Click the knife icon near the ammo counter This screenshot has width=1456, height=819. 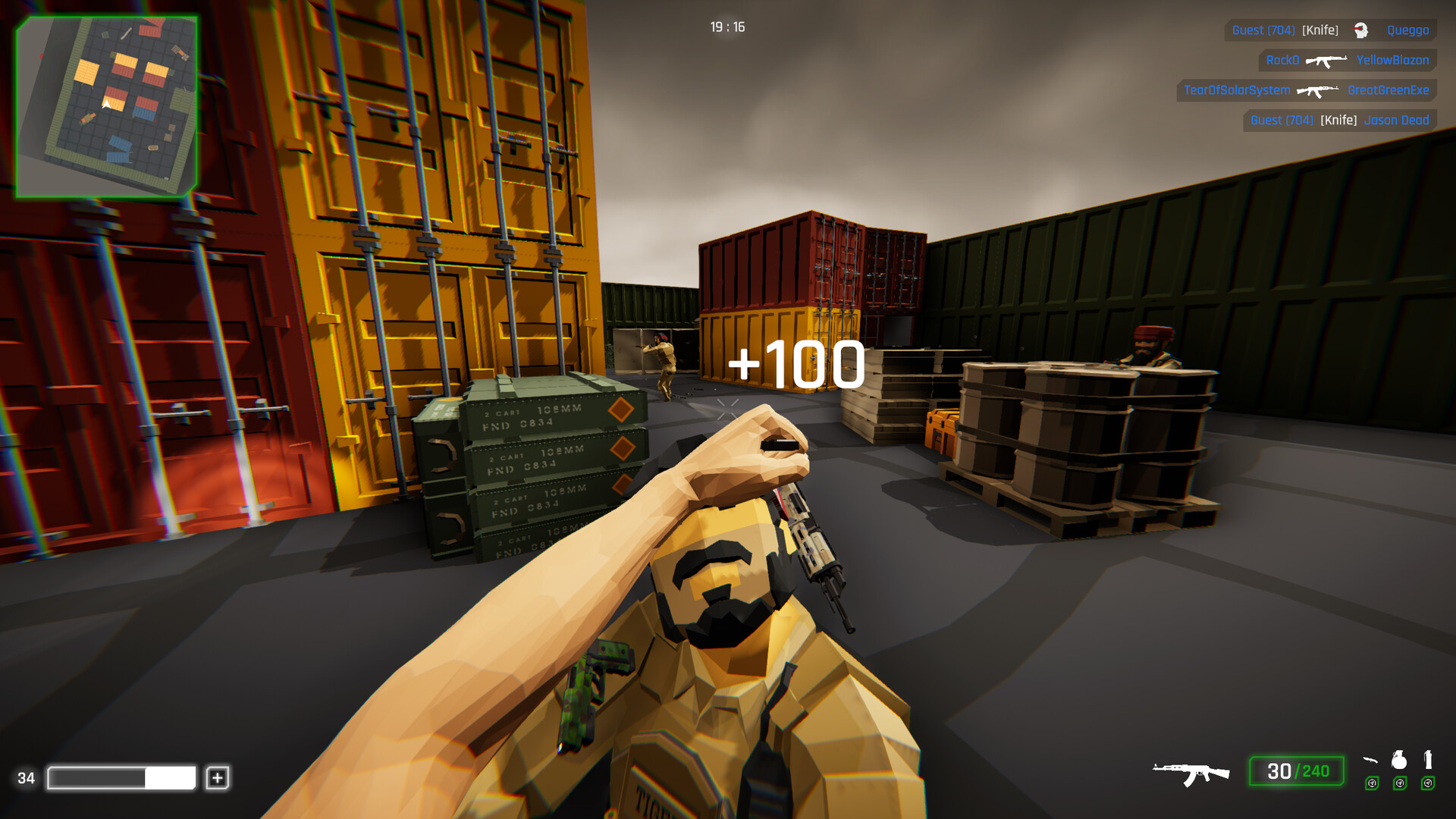tap(1370, 761)
